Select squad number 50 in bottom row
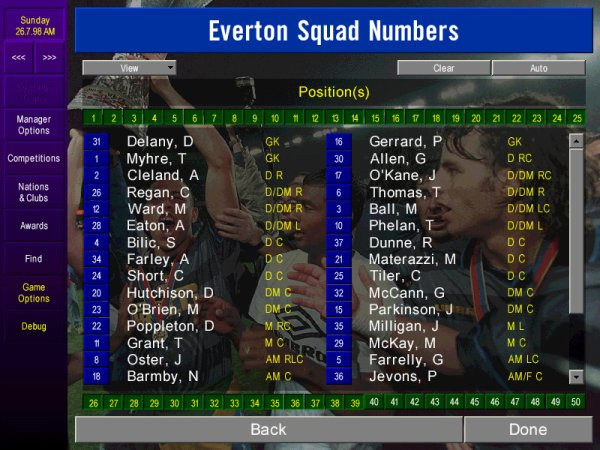This screenshot has height=450, width=600. 577,402
